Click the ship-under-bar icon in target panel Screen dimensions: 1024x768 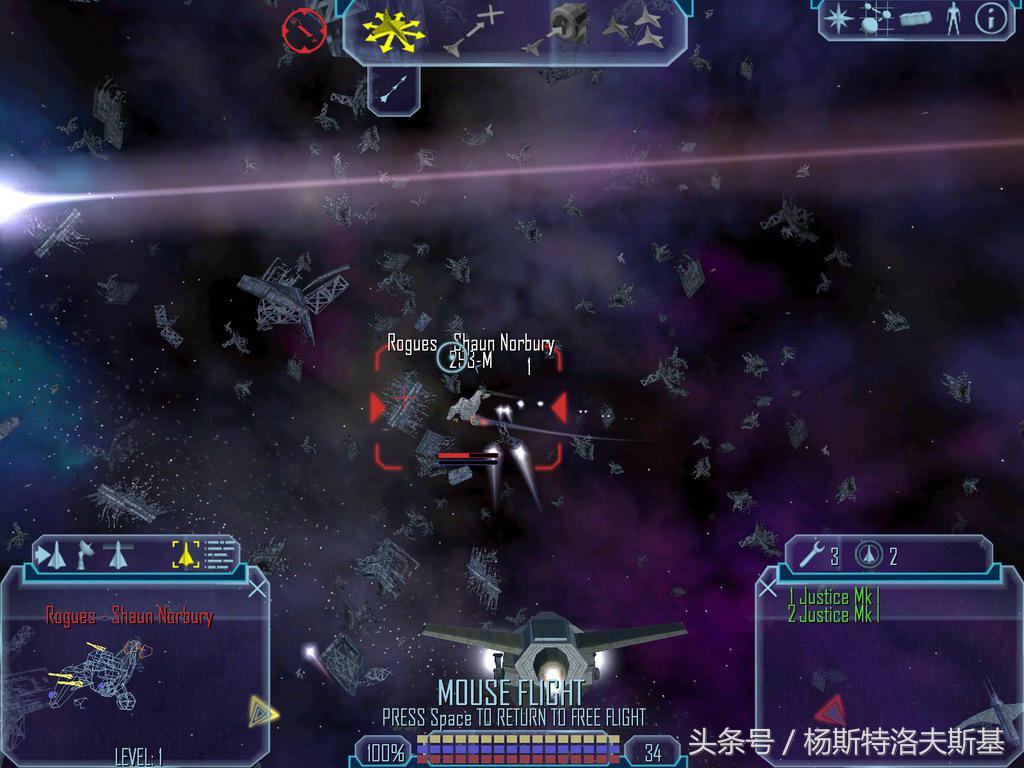click(117, 553)
